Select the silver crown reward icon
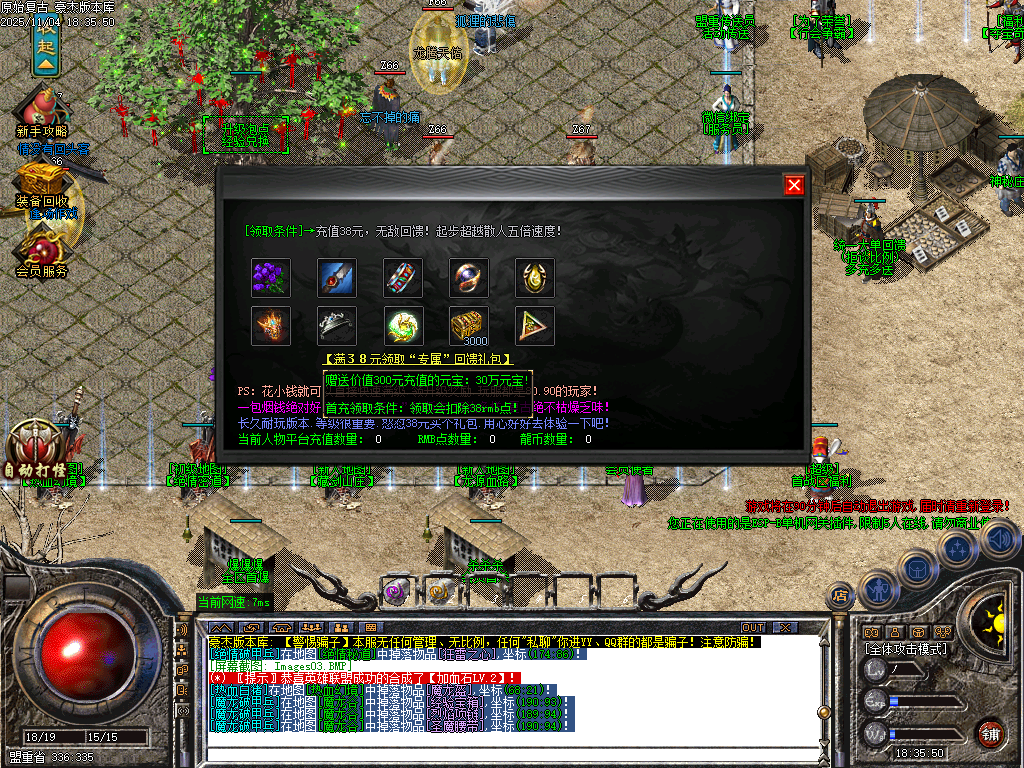Viewport: 1024px width, 768px height. click(x=337, y=326)
